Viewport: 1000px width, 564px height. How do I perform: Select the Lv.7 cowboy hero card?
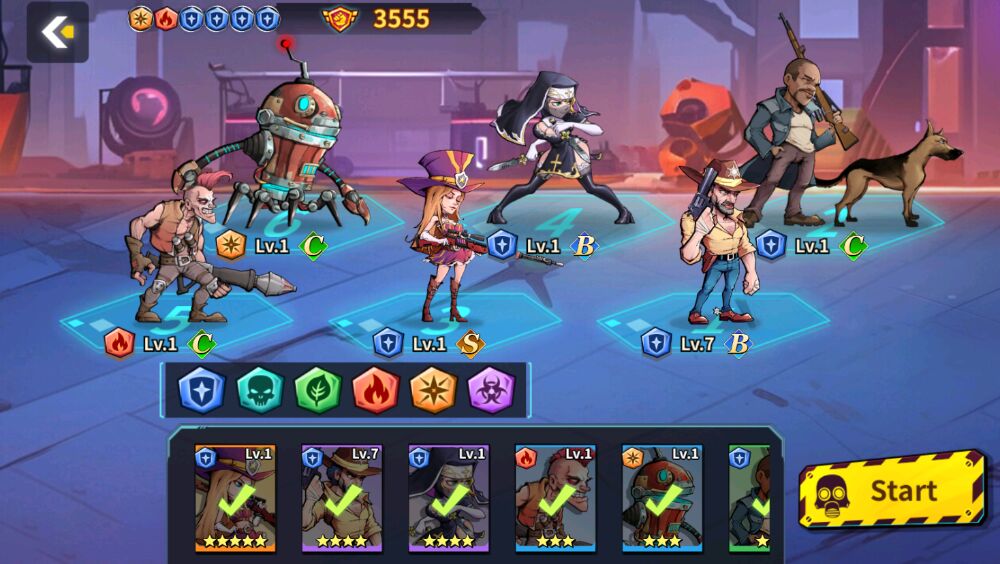tap(342, 498)
